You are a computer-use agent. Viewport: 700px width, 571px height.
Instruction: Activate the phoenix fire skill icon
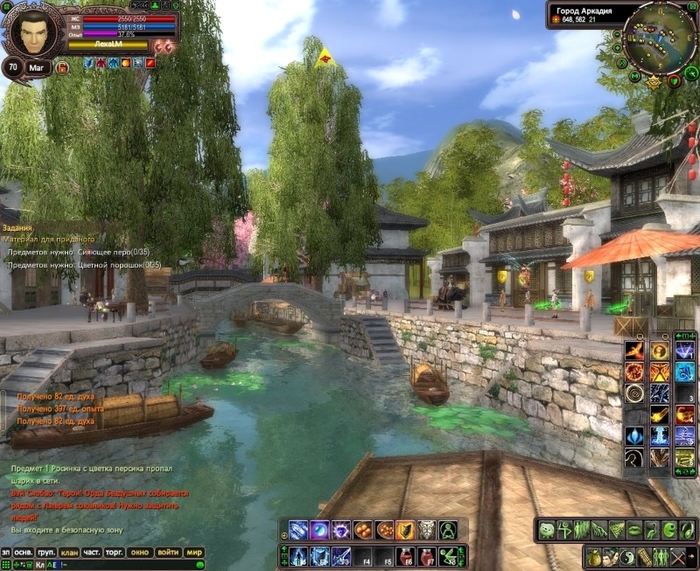click(x=635, y=351)
